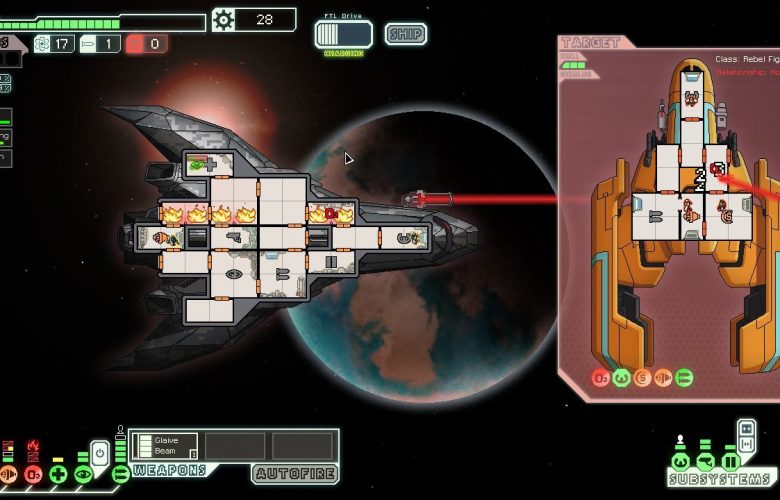Click the cloaking power button beside weapons

point(101,452)
